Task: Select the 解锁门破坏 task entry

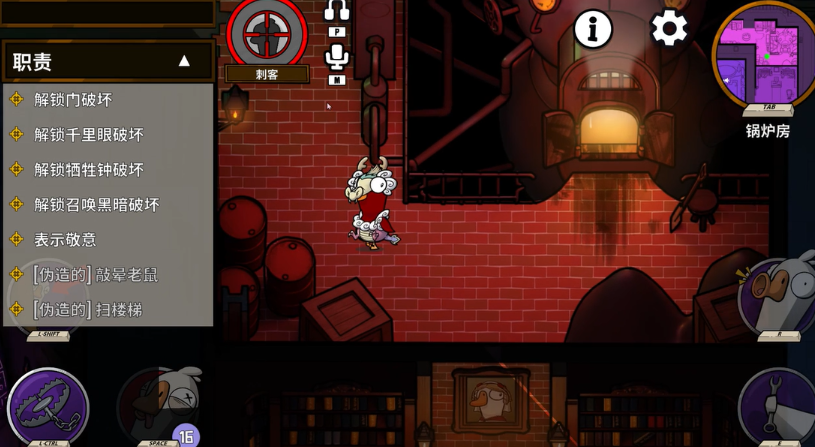Action: click(x=73, y=100)
